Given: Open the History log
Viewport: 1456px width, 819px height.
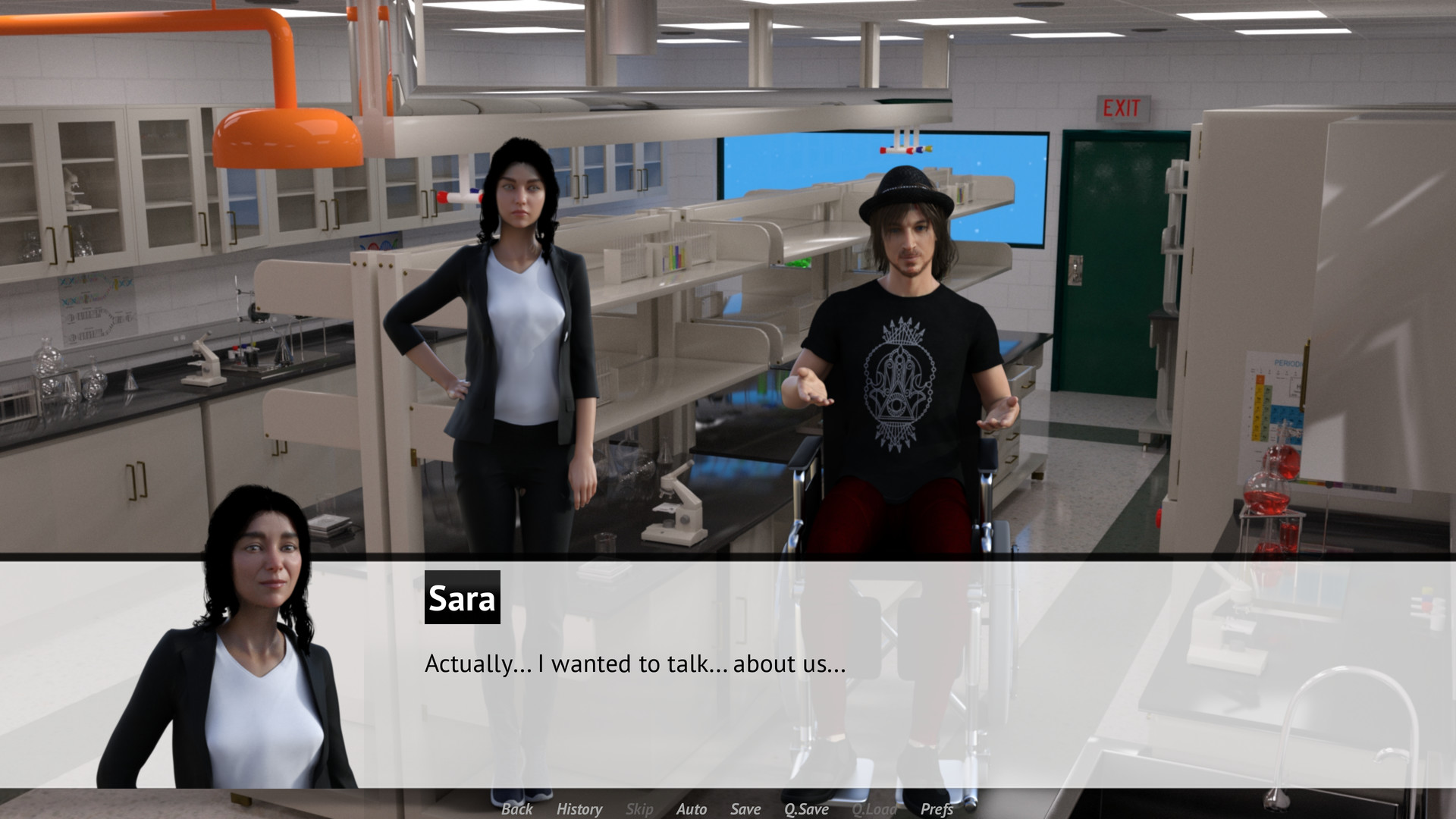Looking at the screenshot, I should [579, 809].
